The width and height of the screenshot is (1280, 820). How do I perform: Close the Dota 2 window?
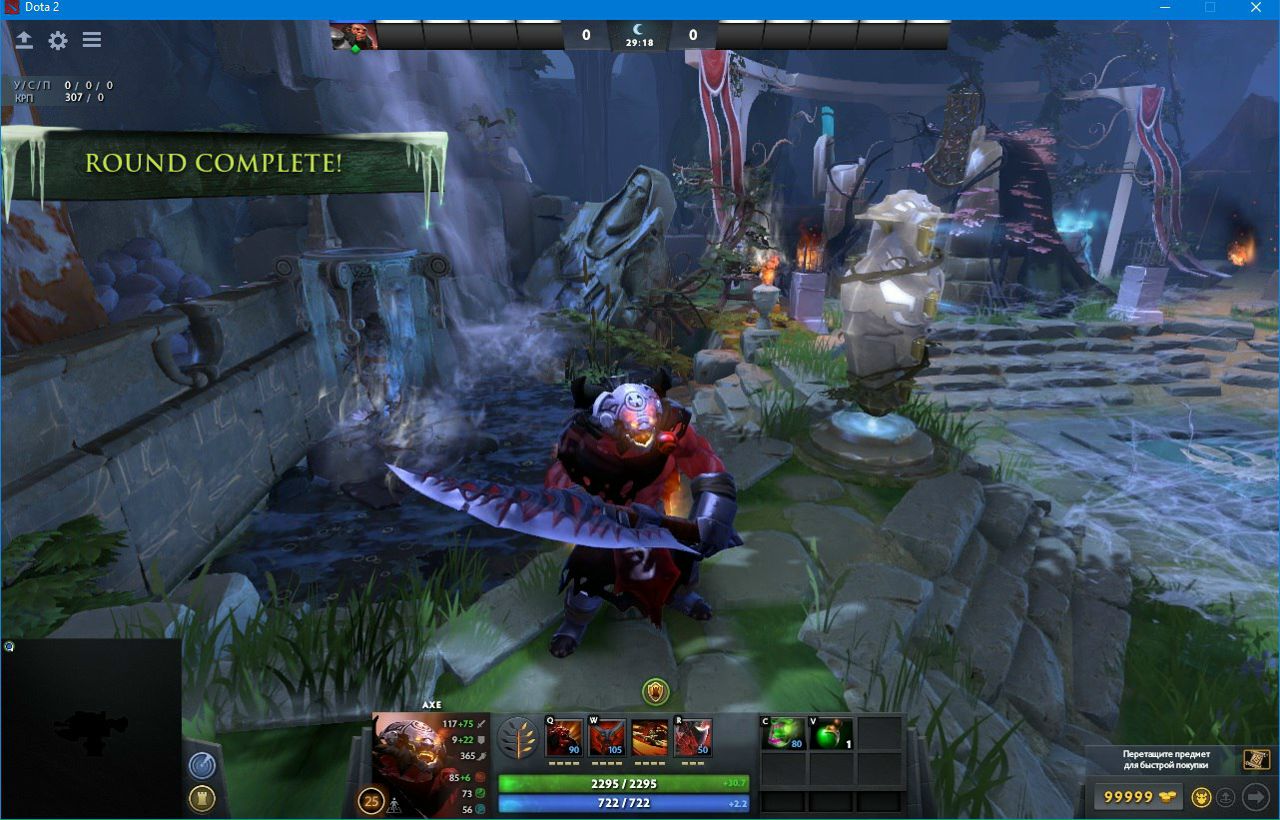(1256, 8)
